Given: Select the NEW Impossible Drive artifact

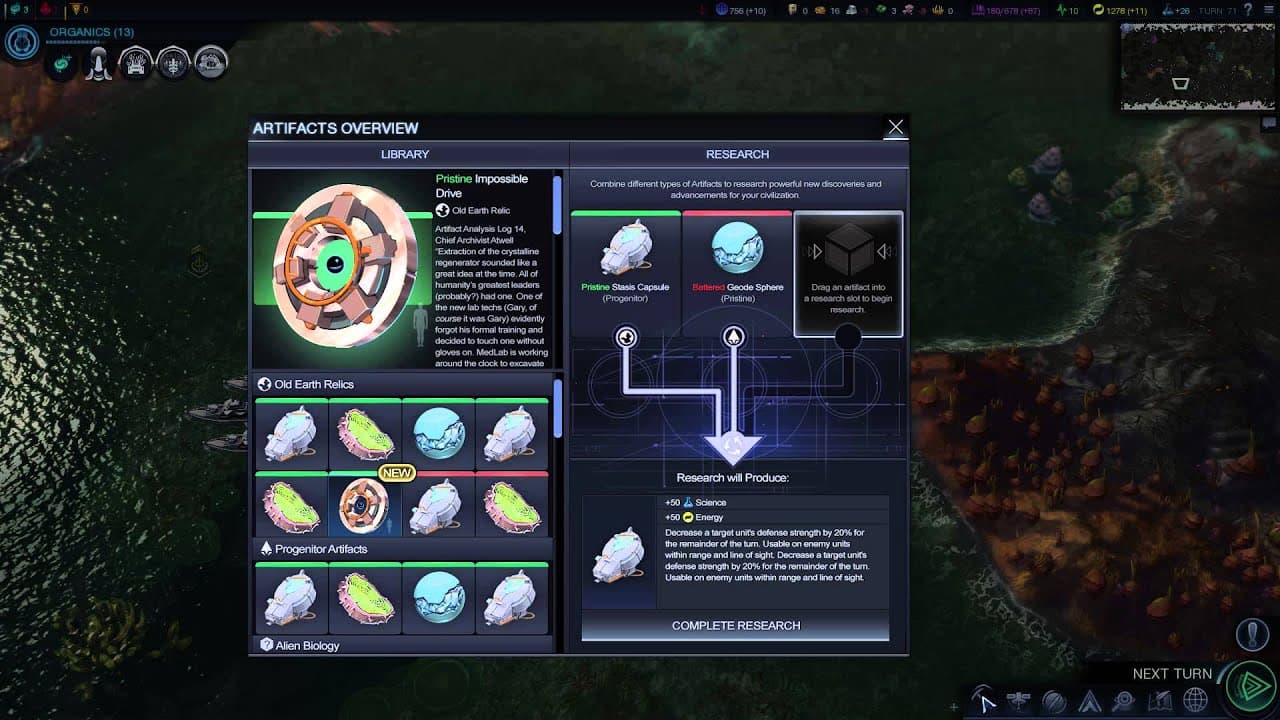Looking at the screenshot, I should coord(365,506).
